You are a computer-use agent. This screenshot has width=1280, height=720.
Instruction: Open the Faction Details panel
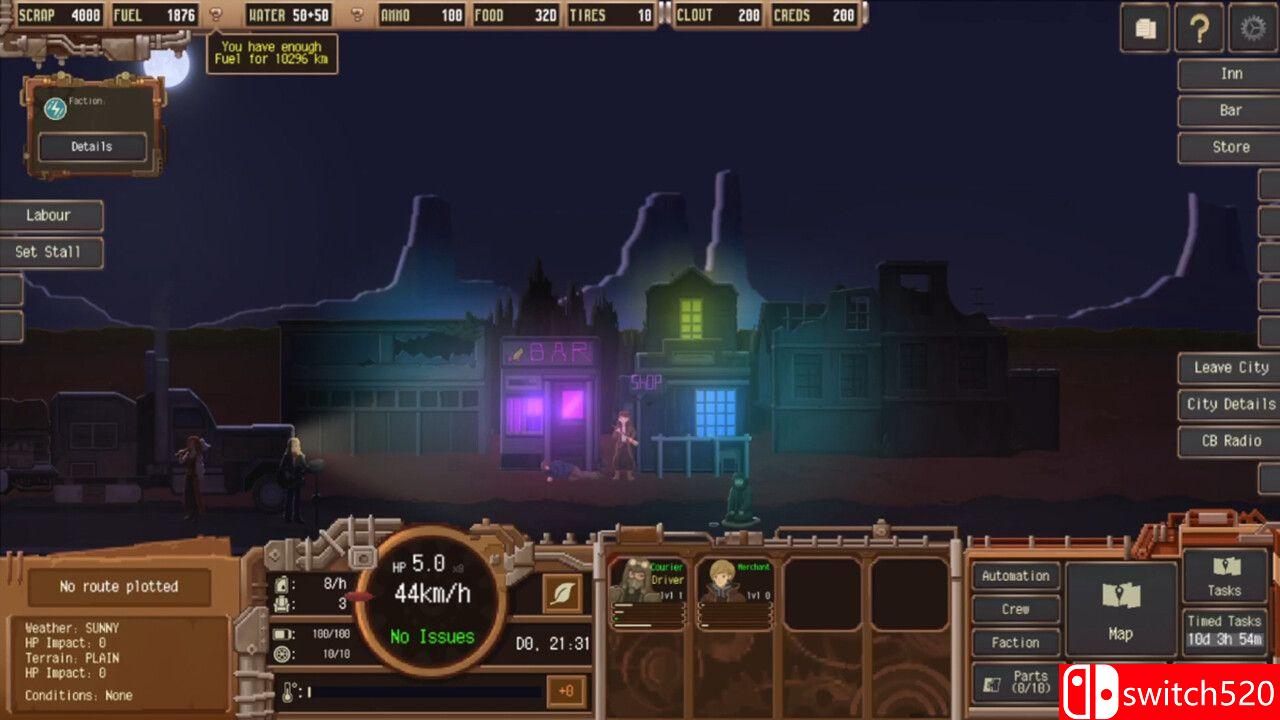click(93, 146)
